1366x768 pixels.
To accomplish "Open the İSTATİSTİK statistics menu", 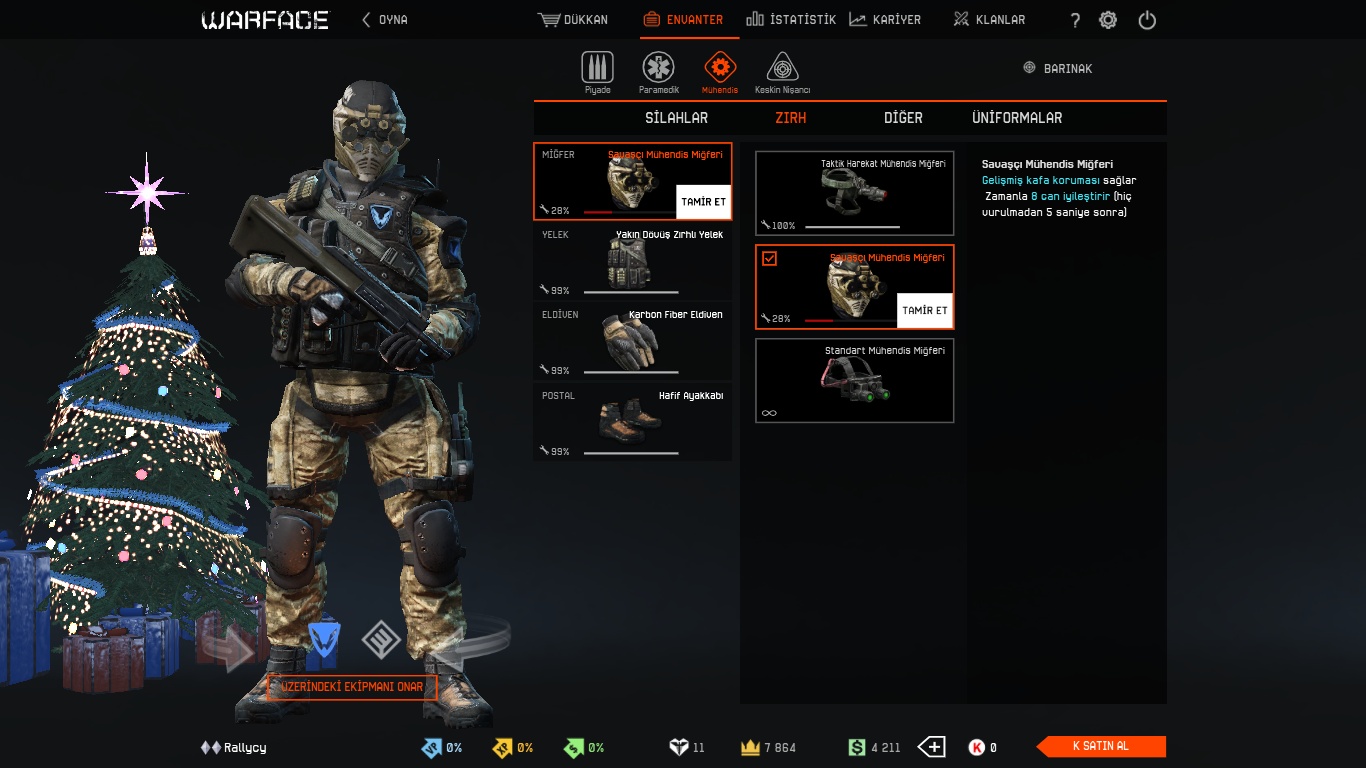I will click(790, 20).
